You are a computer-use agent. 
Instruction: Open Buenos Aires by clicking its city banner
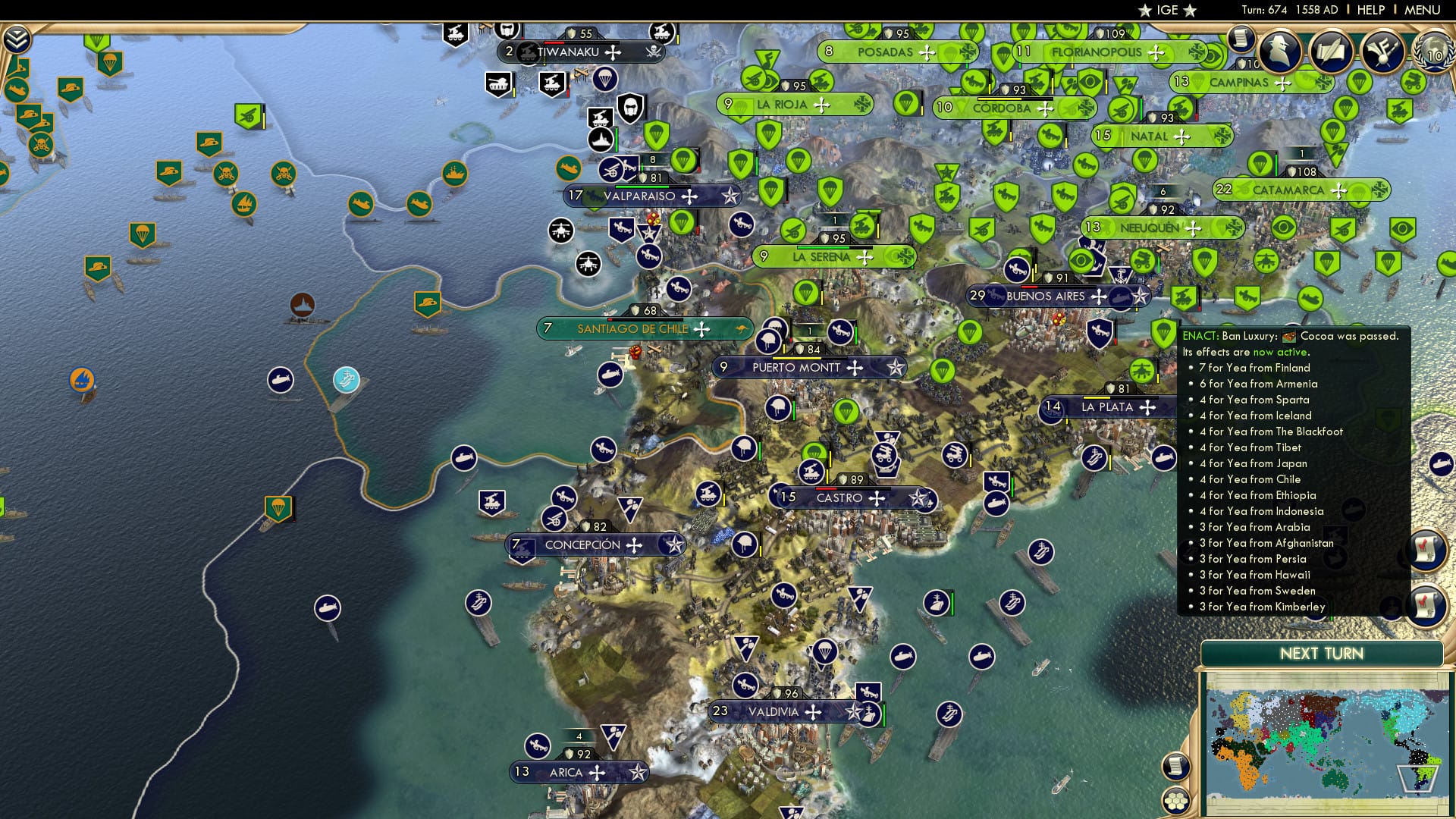pyautogui.click(x=1049, y=297)
